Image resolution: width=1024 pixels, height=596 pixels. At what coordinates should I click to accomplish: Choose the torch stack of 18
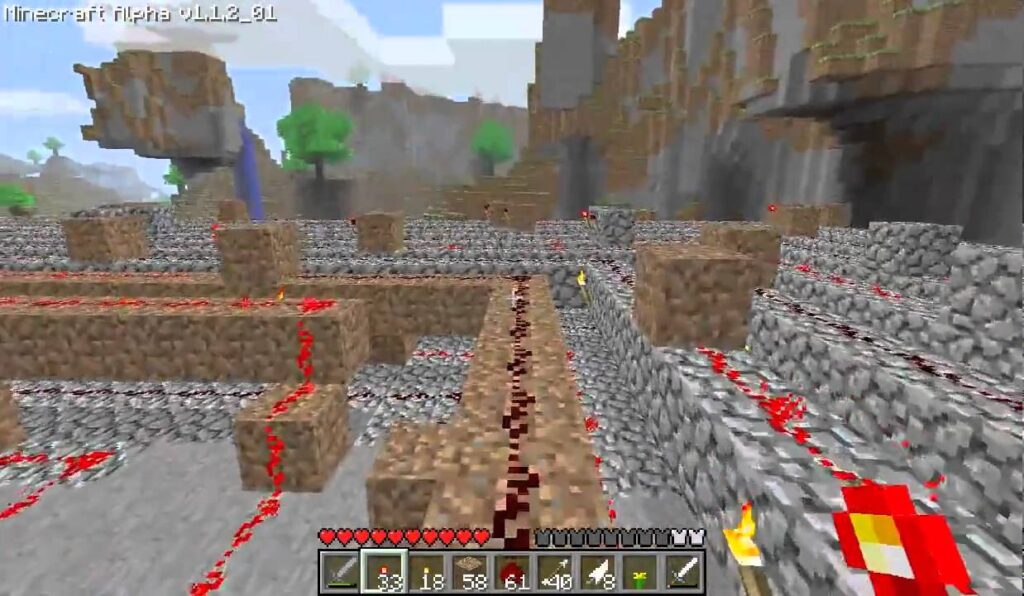(426, 571)
